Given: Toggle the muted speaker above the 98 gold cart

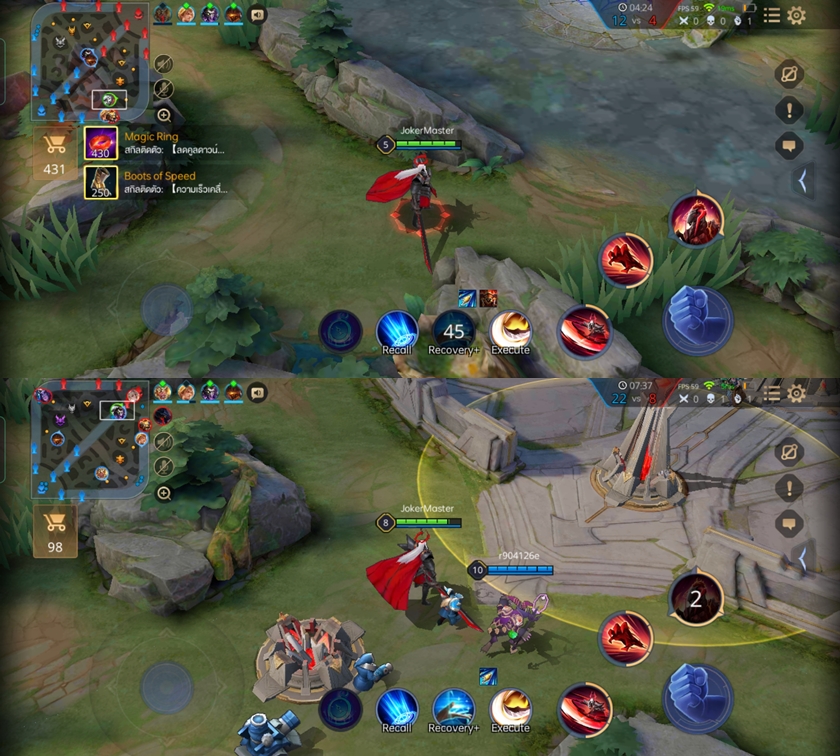Looking at the screenshot, I should click(x=164, y=441).
